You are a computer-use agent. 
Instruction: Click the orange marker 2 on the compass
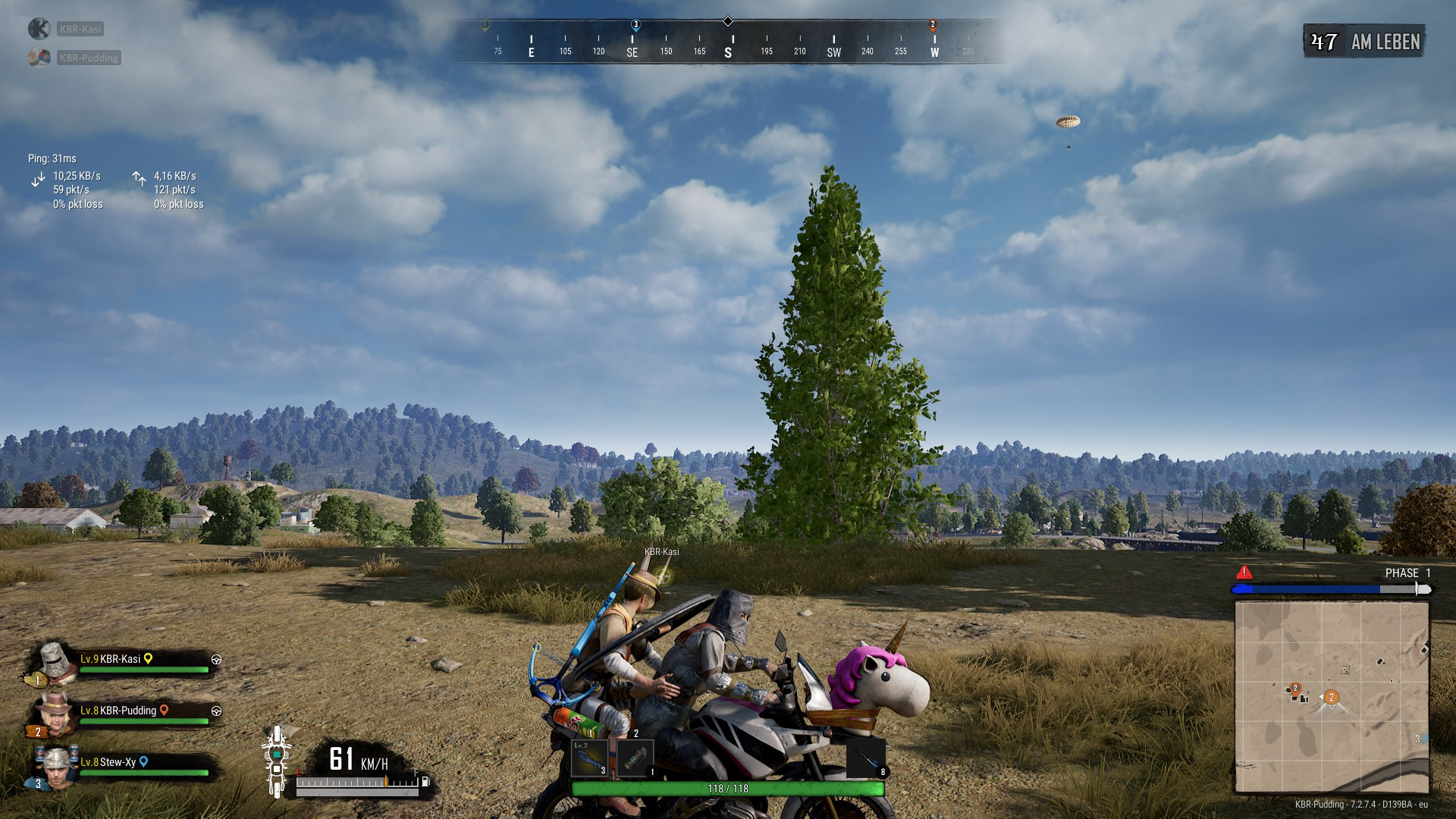click(x=933, y=25)
